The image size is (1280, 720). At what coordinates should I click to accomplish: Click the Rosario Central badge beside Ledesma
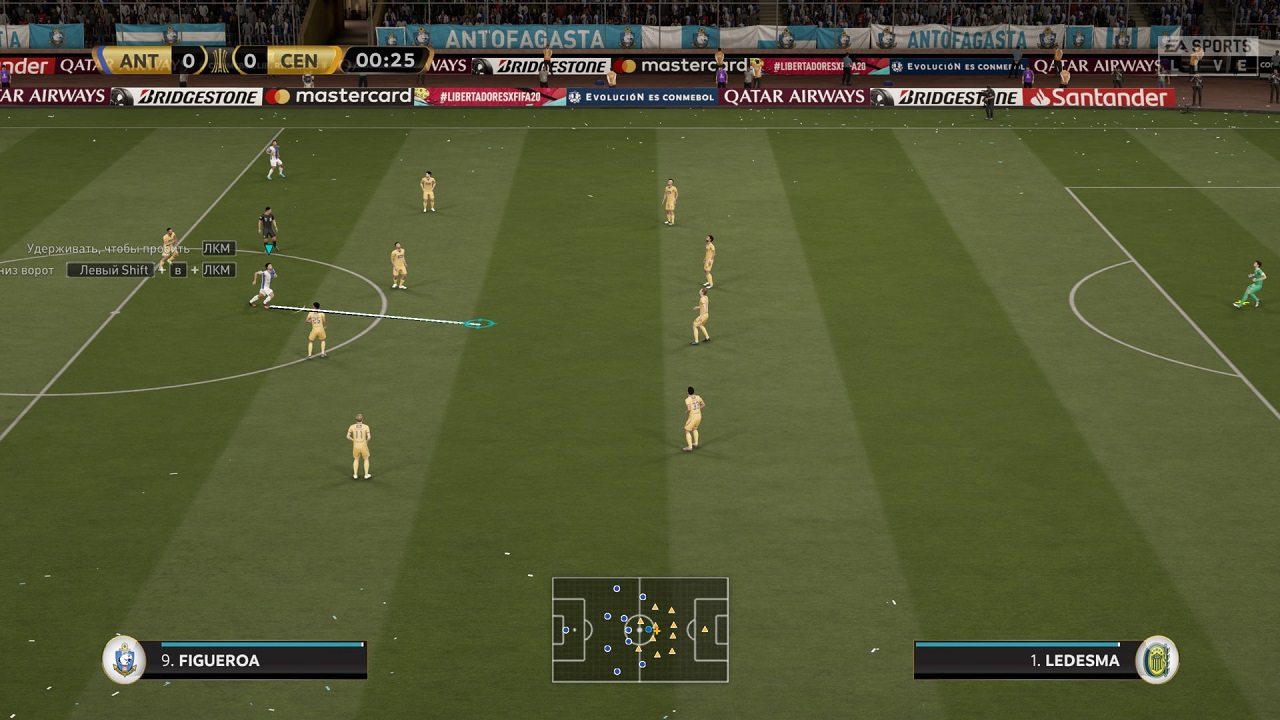[x=1158, y=660]
